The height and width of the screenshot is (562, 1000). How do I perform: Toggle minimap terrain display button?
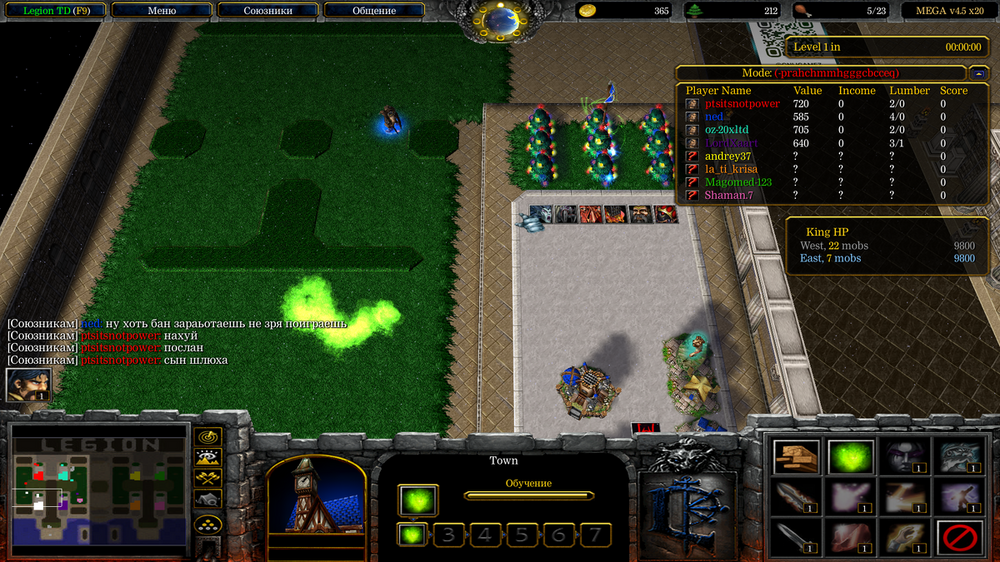pyautogui.click(x=208, y=458)
